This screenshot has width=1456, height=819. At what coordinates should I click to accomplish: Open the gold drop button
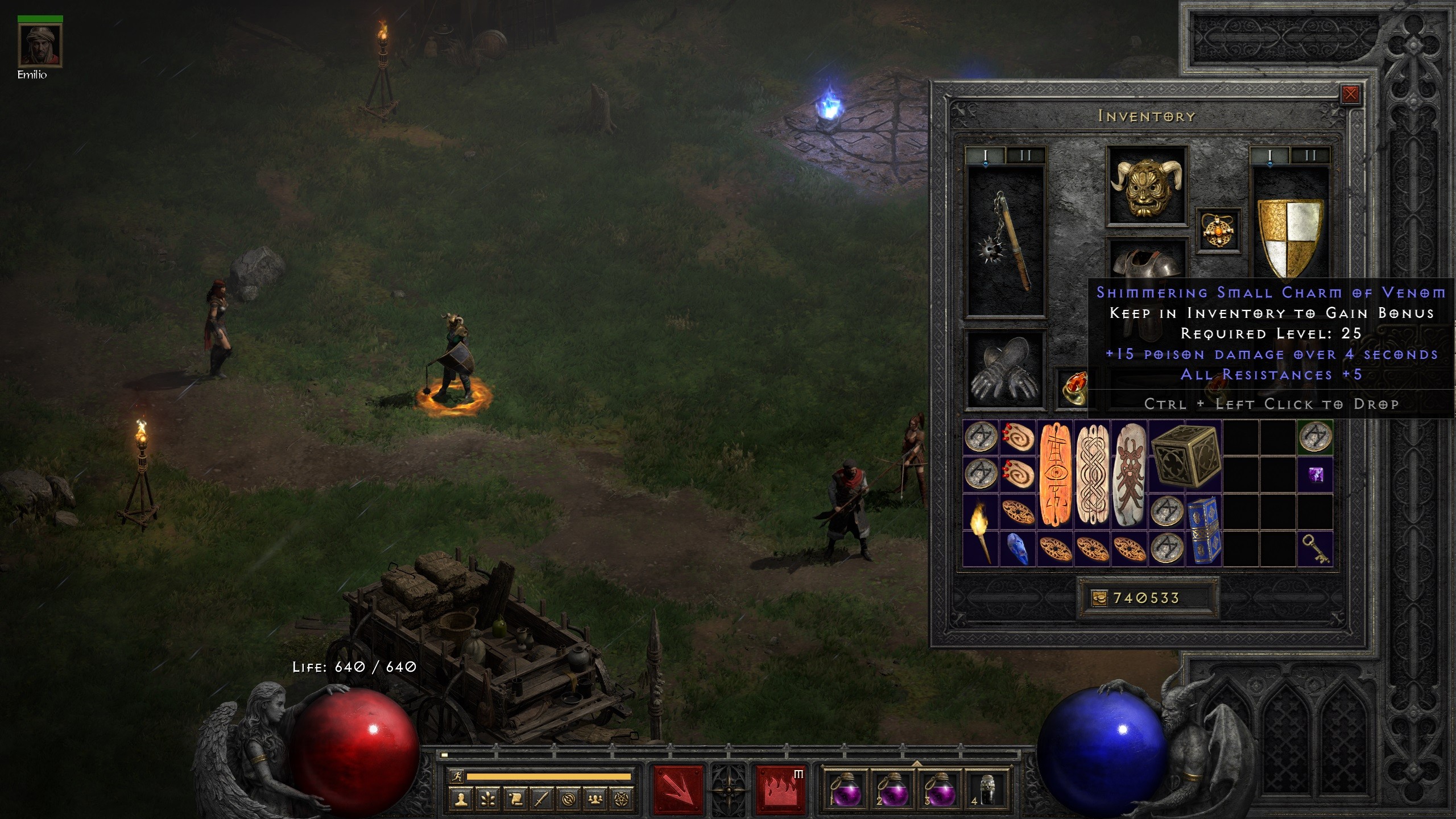point(1099,598)
